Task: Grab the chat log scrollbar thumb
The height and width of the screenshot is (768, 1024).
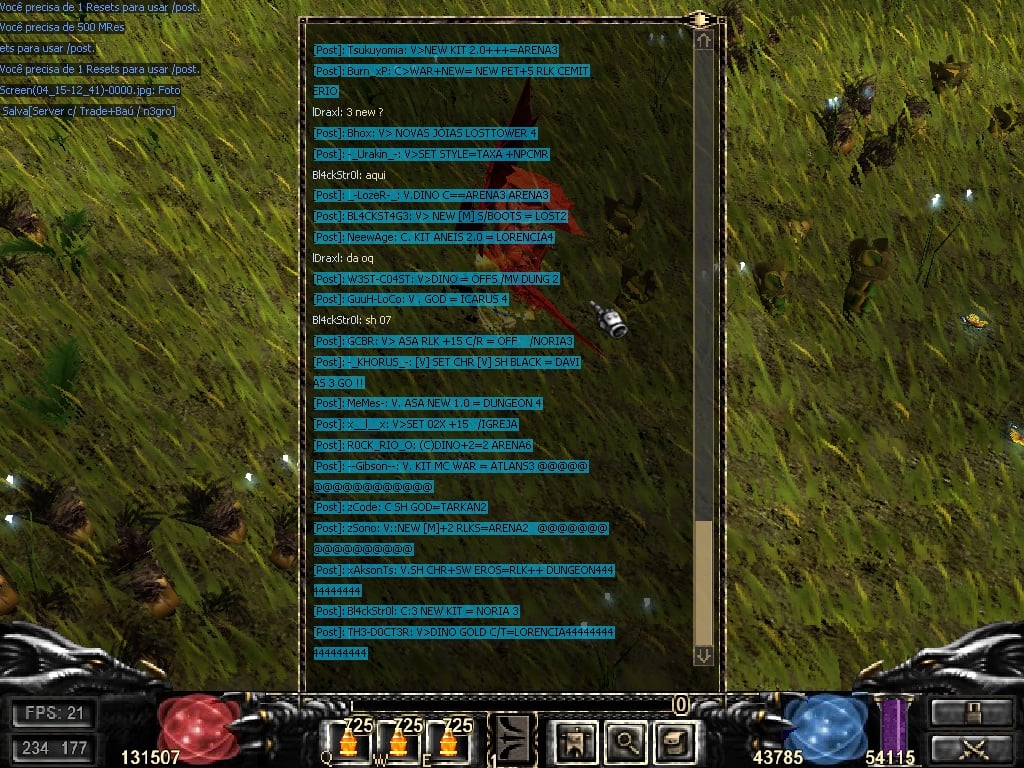Action: pos(703,582)
